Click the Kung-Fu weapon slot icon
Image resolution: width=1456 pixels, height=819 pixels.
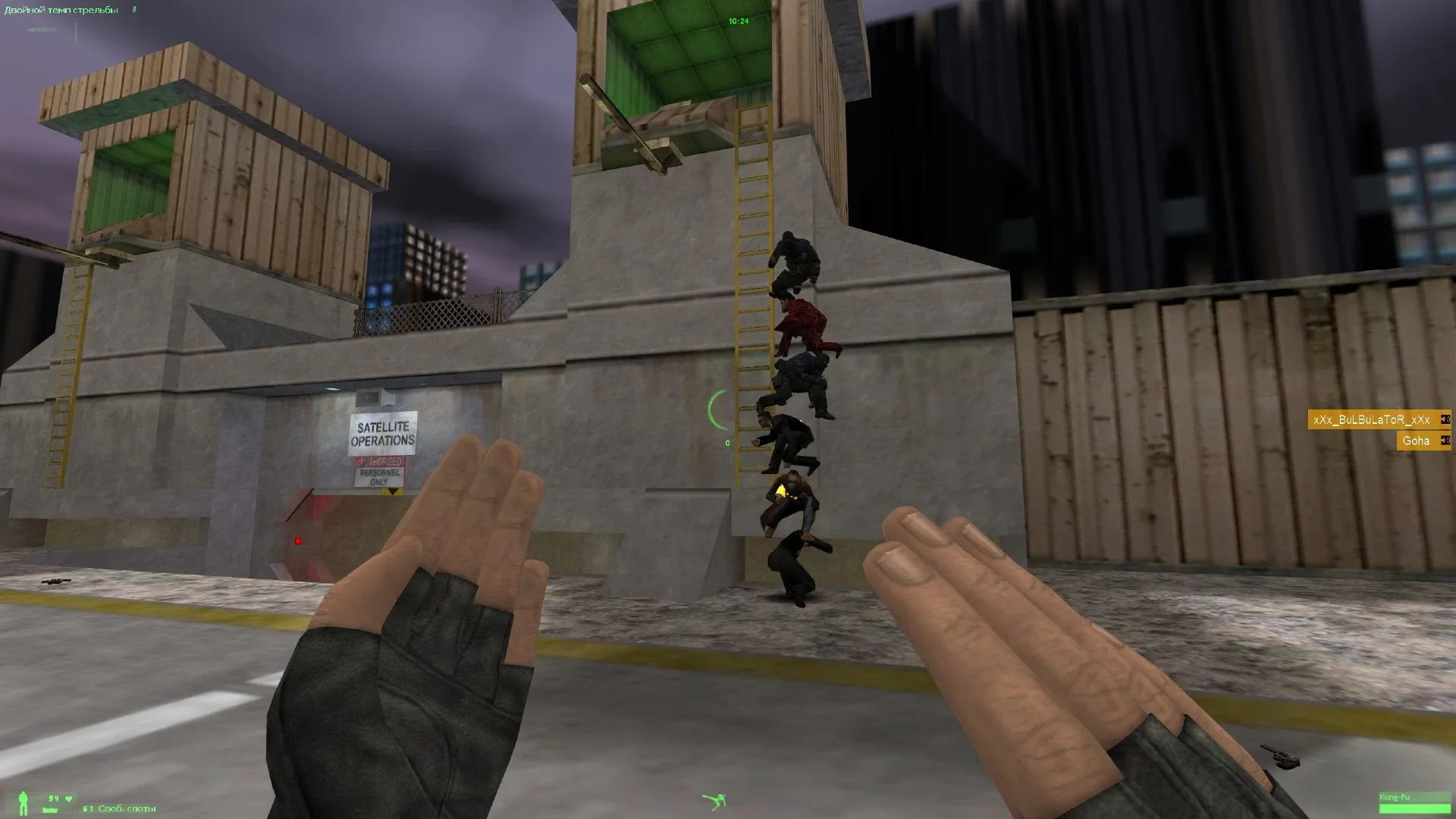[x=1414, y=808]
